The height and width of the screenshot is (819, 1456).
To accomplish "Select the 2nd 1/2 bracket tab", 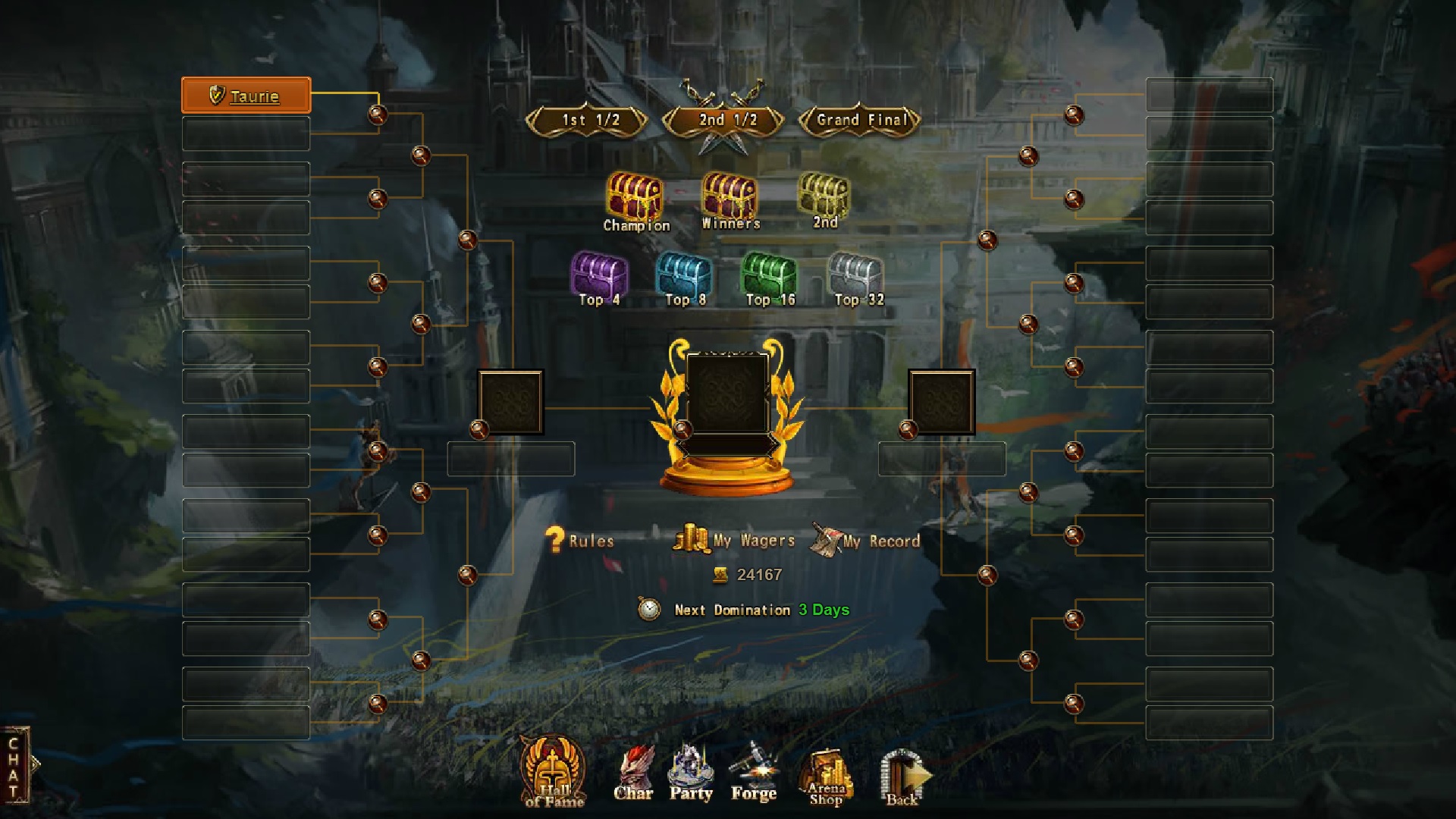I will 726,120.
